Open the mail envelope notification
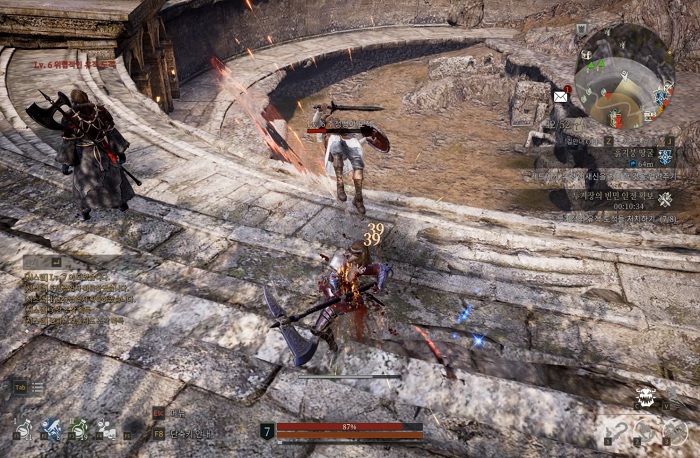Viewport: 700px width, 458px height. [x=560, y=97]
